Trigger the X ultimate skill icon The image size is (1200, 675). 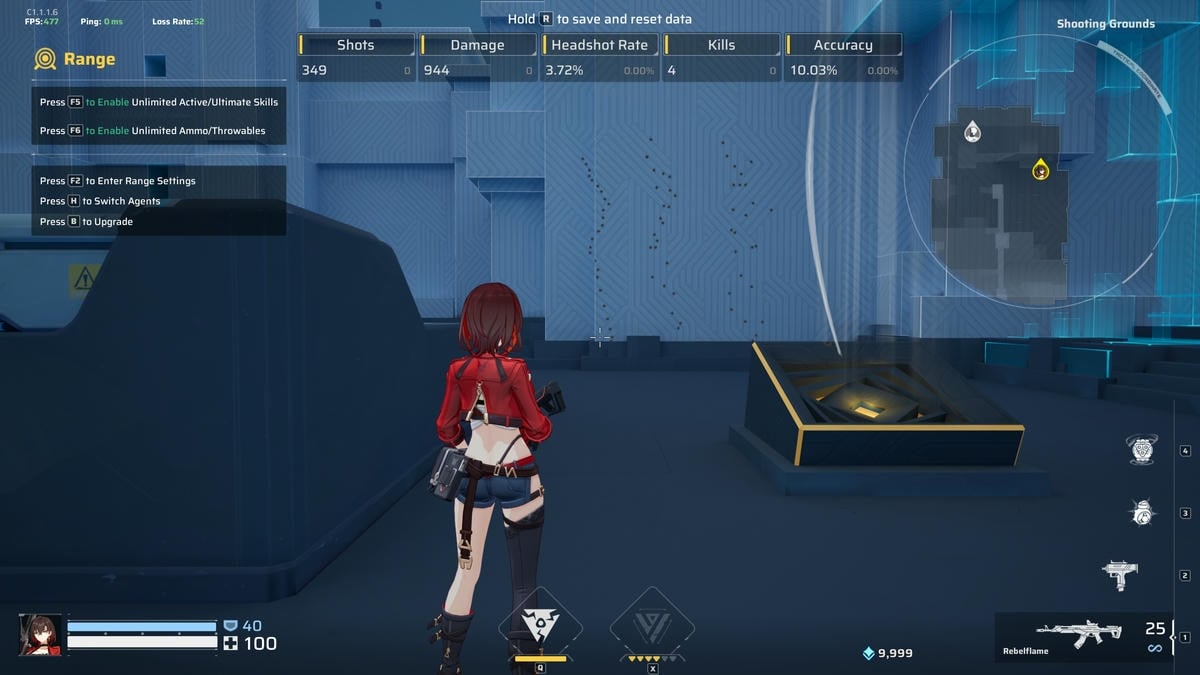652,626
